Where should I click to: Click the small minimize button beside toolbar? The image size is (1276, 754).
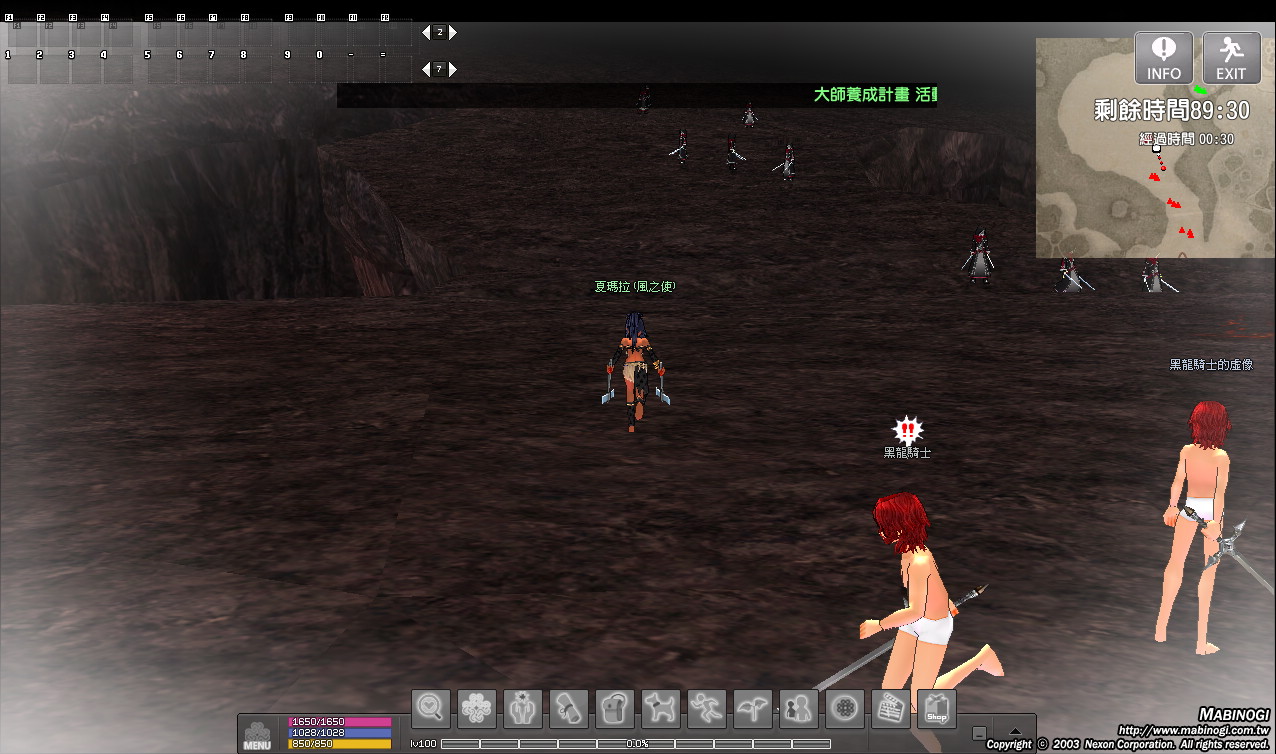tap(979, 733)
